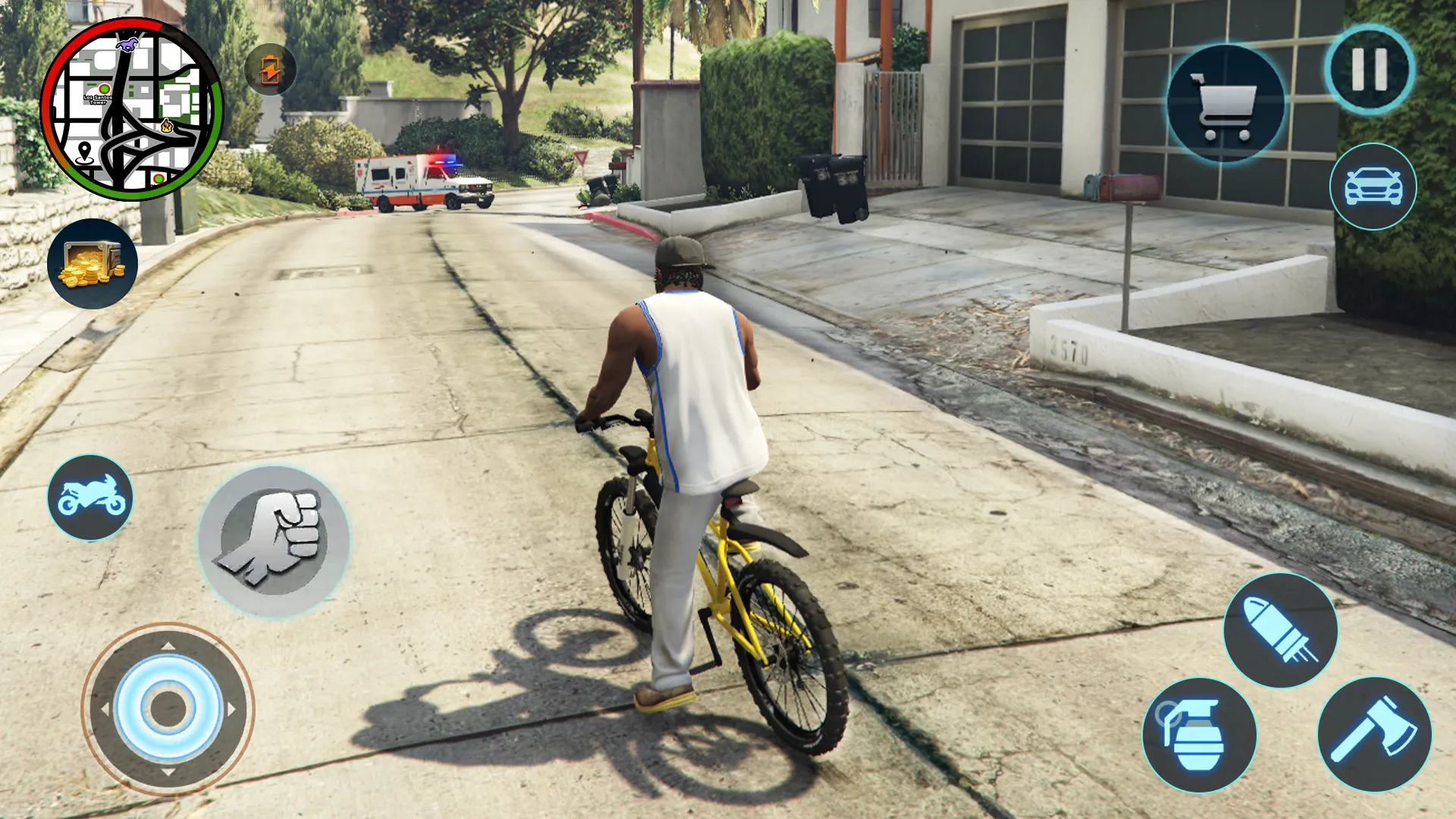Image resolution: width=1456 pixels, height=819 pixels.
Task: Activate the fist punch attack
Action: pyautogui.click(x=274, y=541)
